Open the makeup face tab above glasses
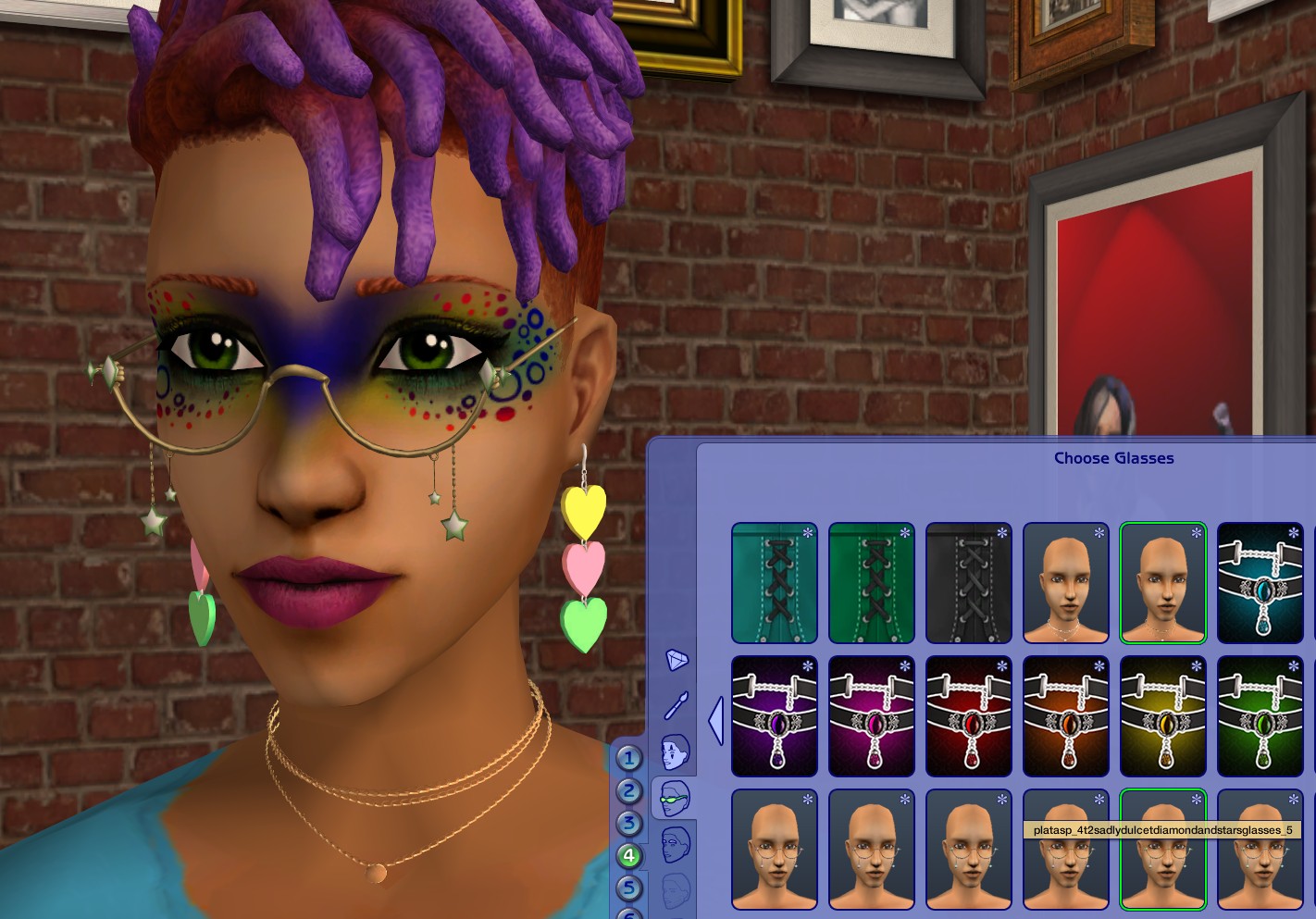Screen dimensions: 1316x919 coord(675,751)
